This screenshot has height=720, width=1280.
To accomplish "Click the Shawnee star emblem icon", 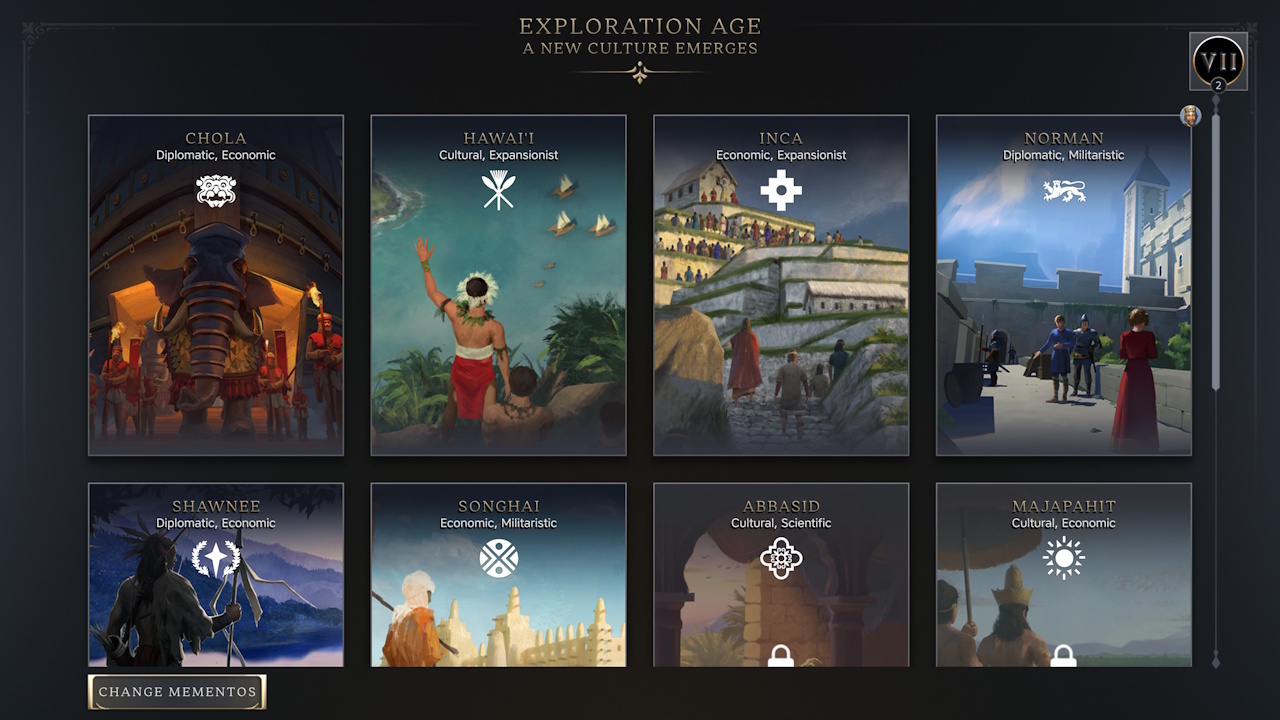I will coord(216,557).
